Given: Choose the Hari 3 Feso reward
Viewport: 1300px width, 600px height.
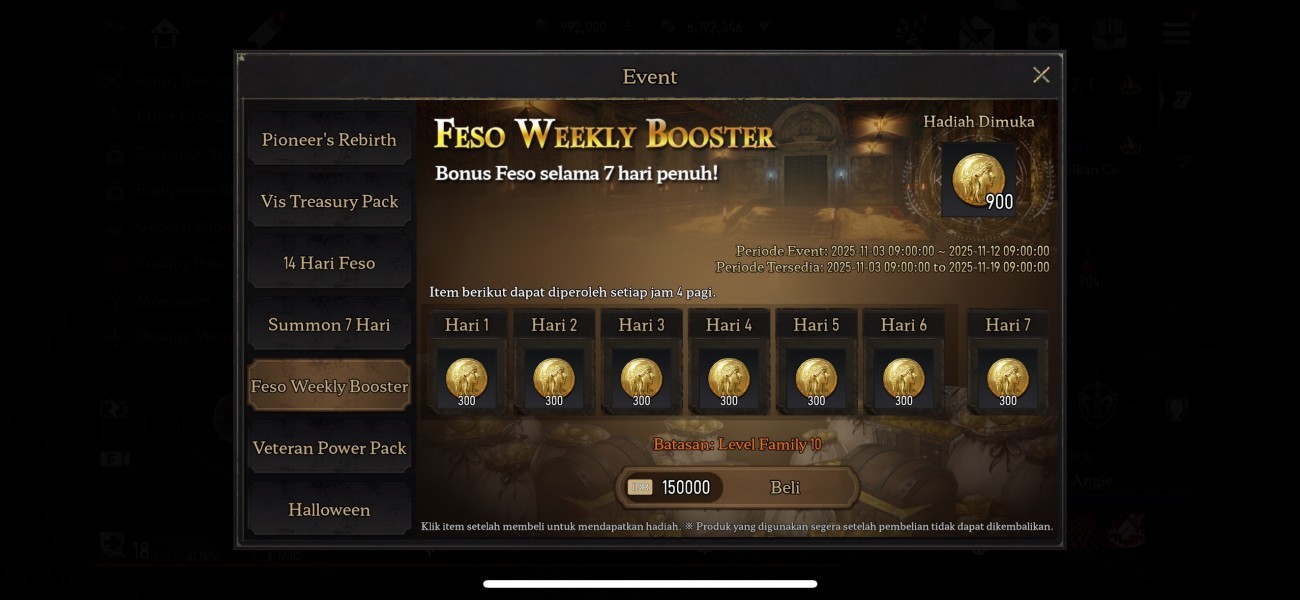Looking at the screenshot, I should [642, 380].
